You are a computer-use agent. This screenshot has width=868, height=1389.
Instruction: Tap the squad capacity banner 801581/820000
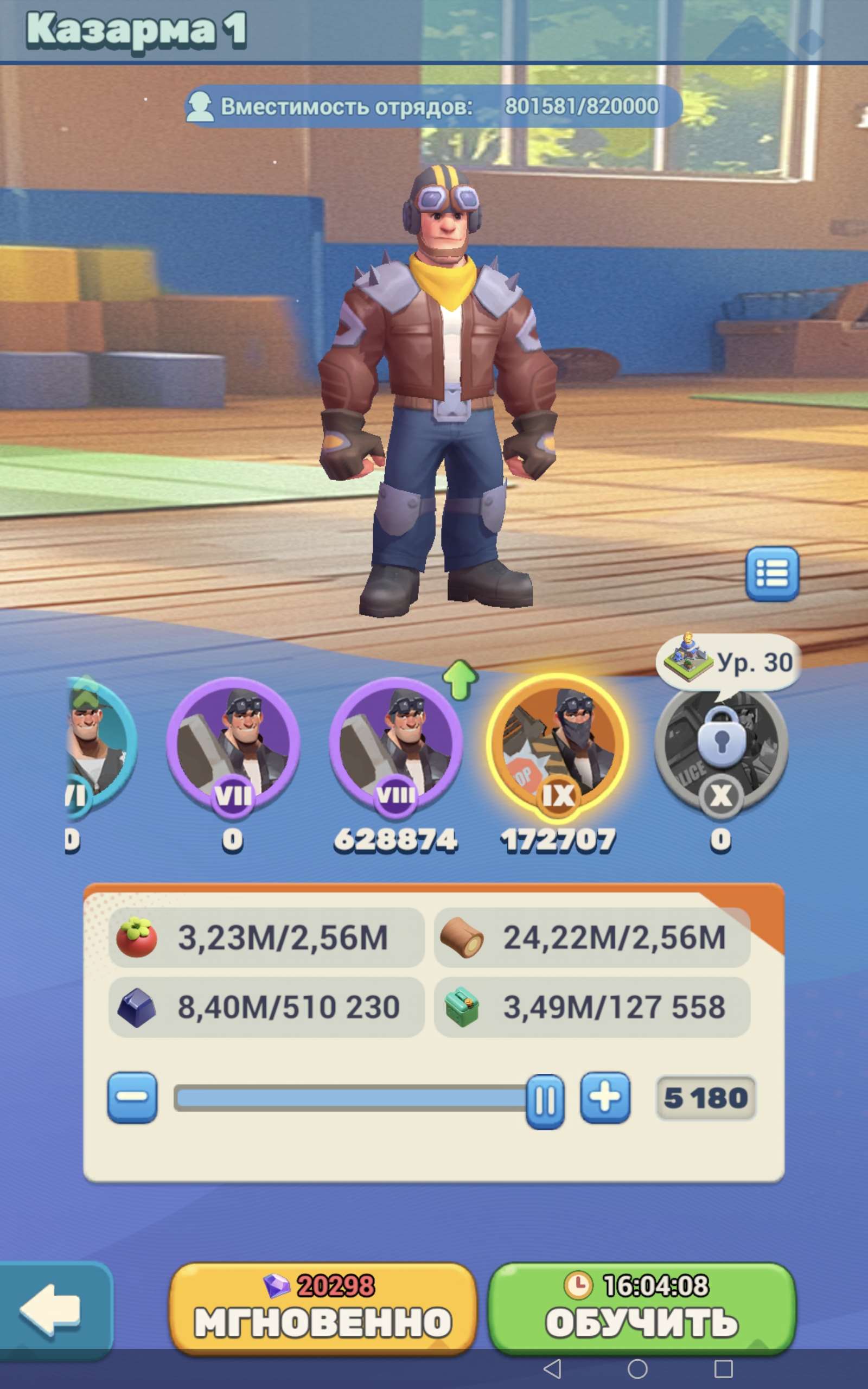[x=433, y=107]
